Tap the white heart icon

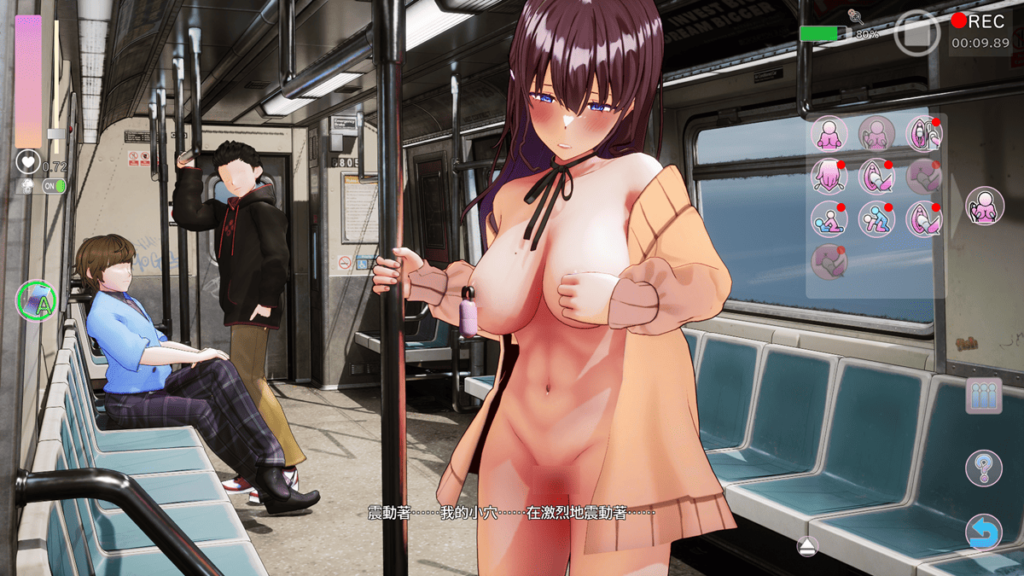click(27, 161)
